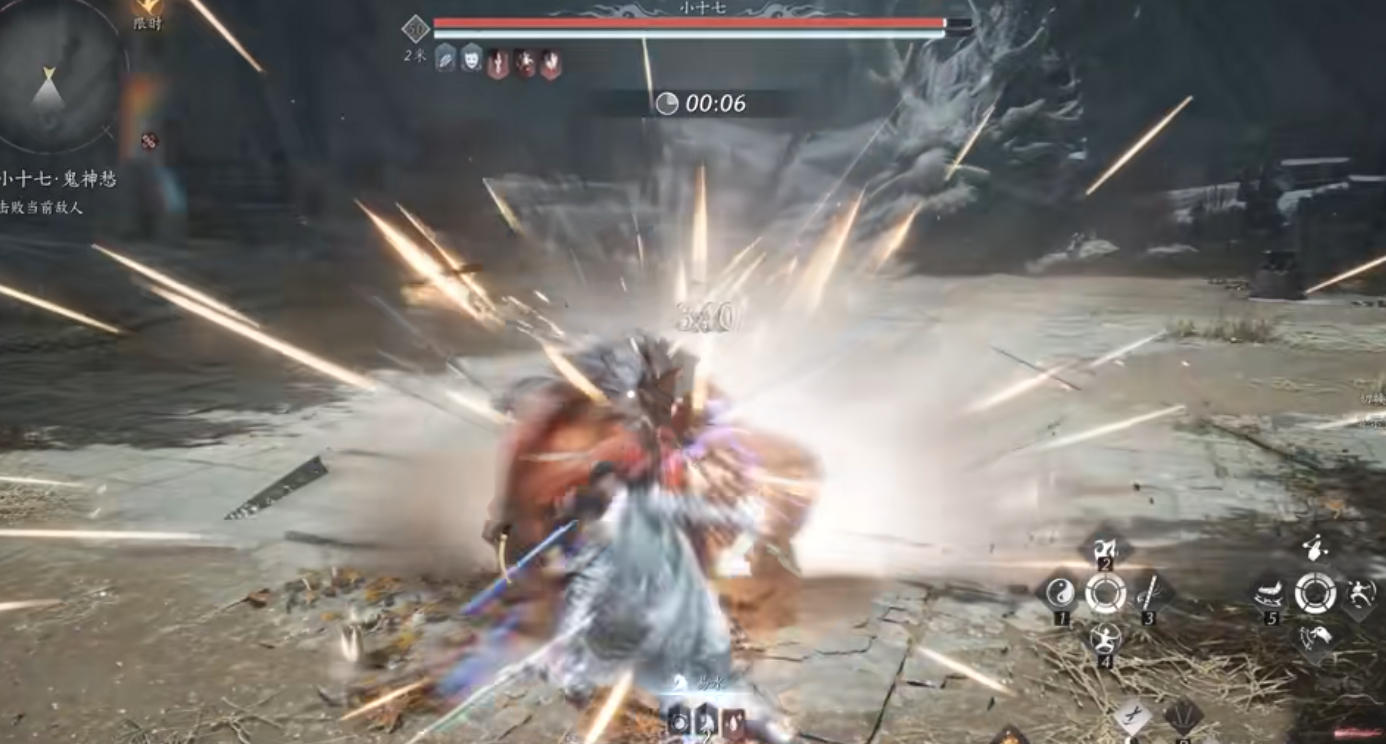1386x744 pixels.
Task: Click the boss level 50 diamond badge
Action: click(415, 29)
